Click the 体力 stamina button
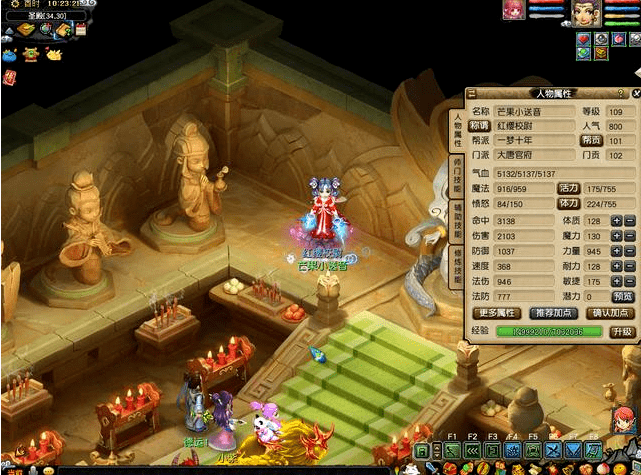 click(x=569, y=203)
